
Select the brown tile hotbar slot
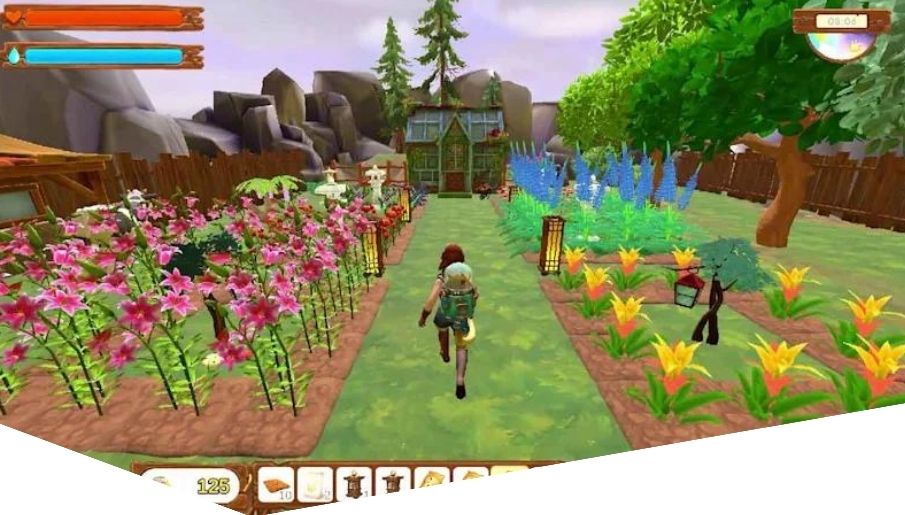click(x=275, y=484)
